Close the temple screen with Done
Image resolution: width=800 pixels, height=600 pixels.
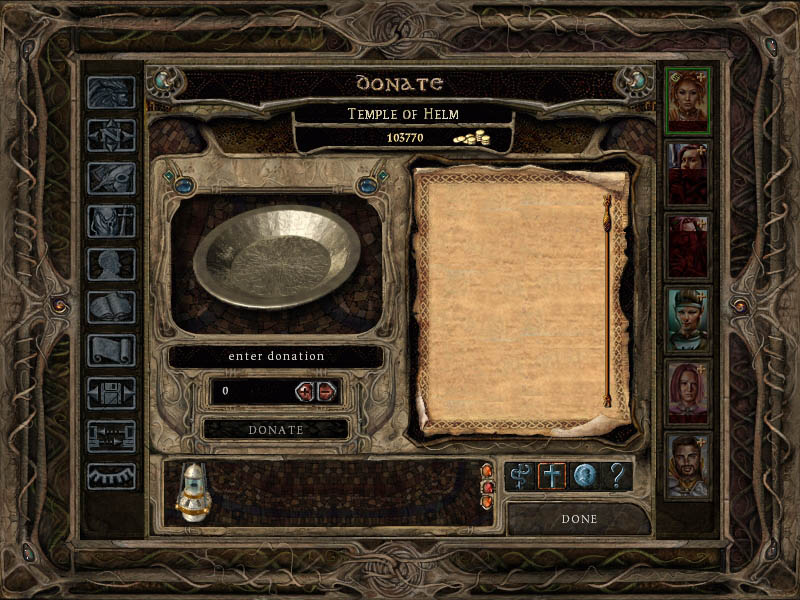579,519
